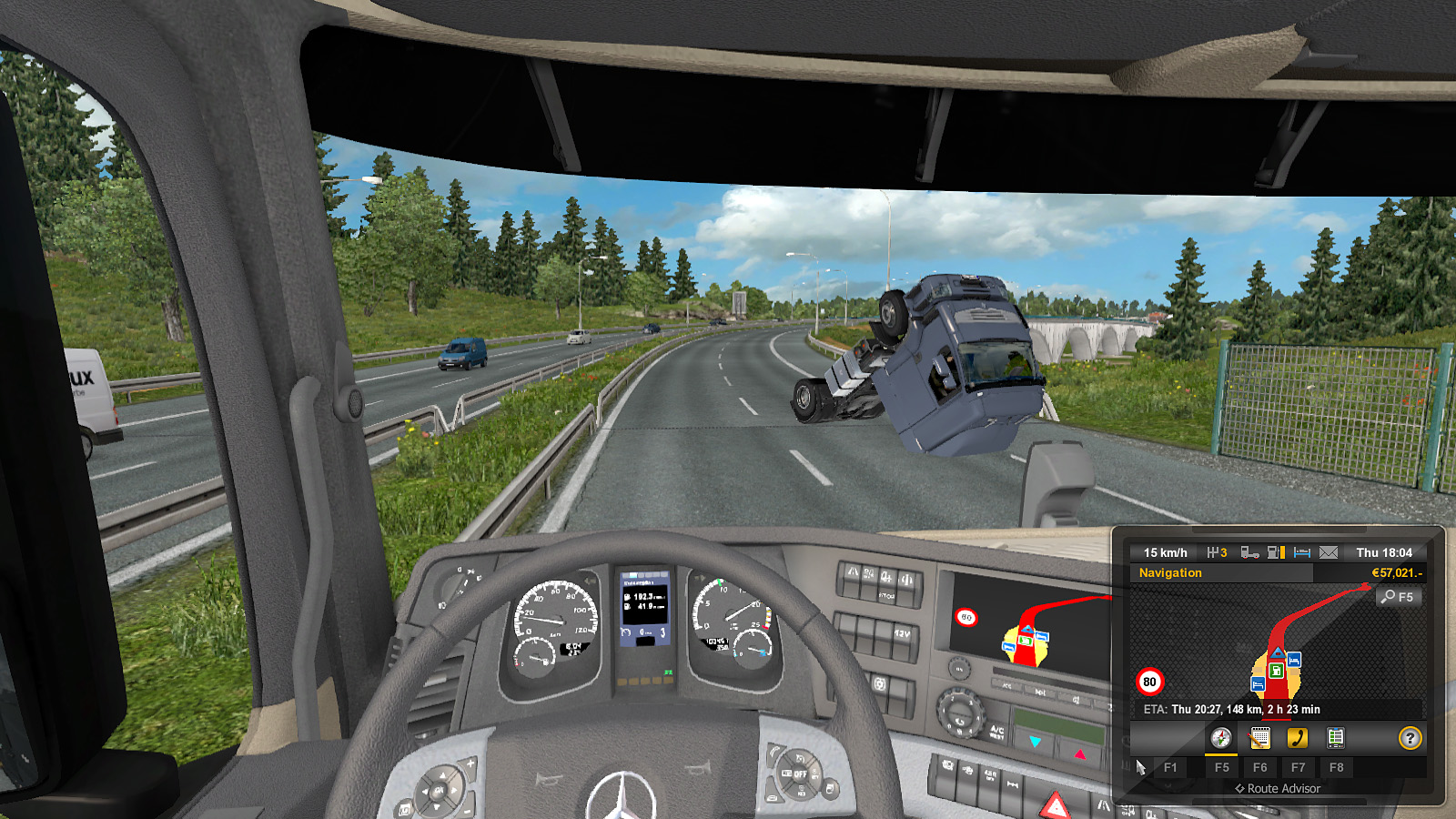Open the Navigation compass tab

coord(1221,738)
